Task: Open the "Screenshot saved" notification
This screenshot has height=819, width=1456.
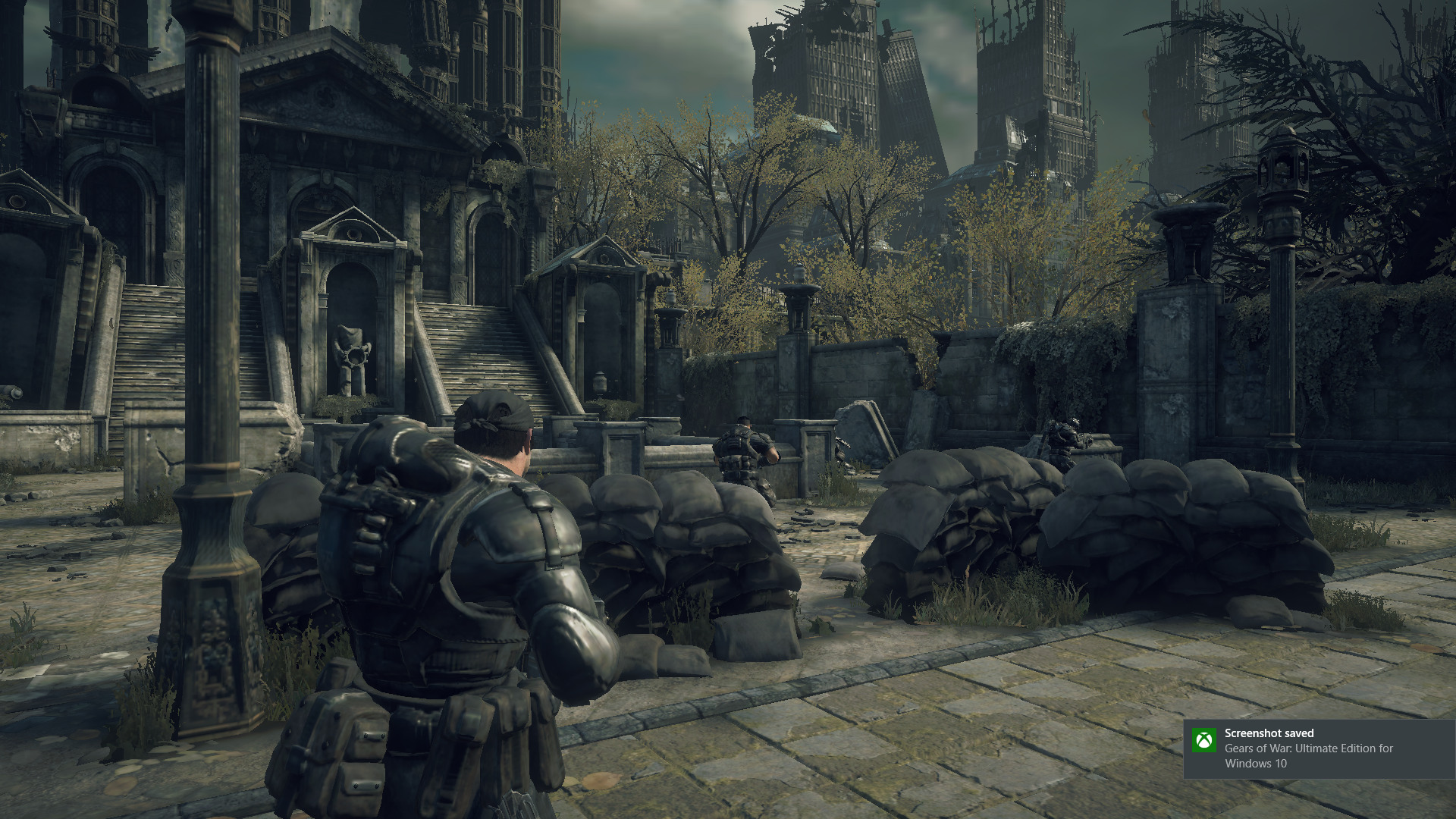Action: point(1319,748)
